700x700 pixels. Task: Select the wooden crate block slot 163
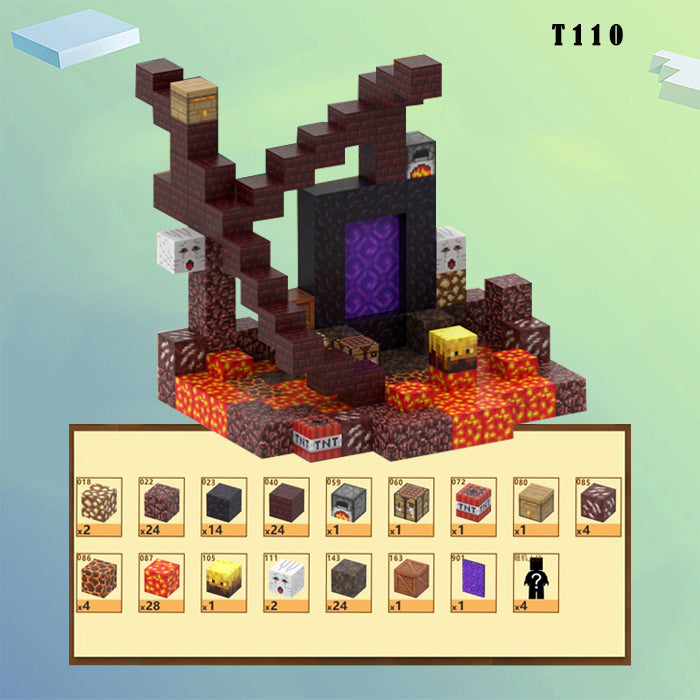coord(410,583)
